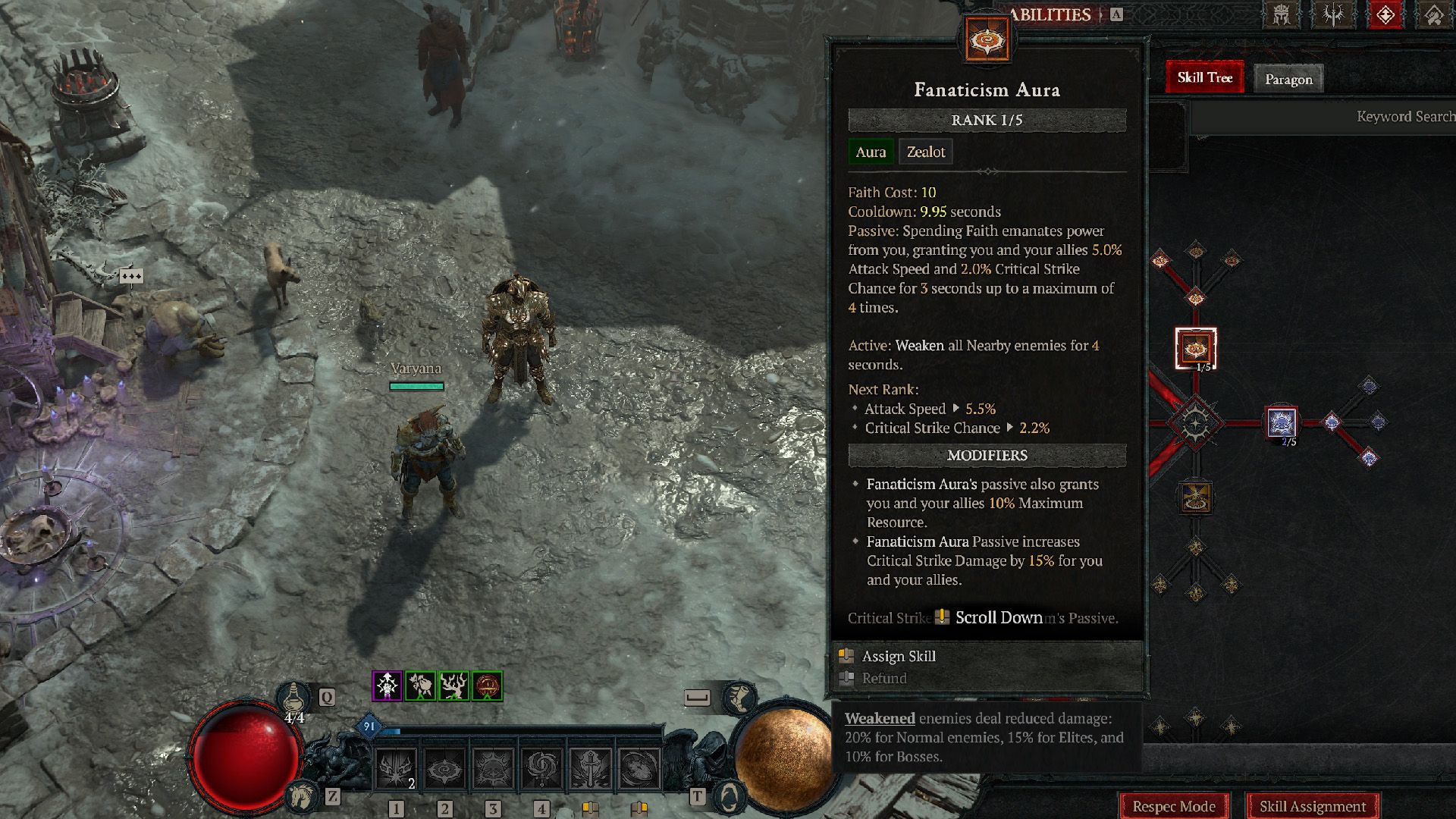Toggle the purple buff icon above the skill bar
This screenshot has height=819, width=1456.
(387, 686)
